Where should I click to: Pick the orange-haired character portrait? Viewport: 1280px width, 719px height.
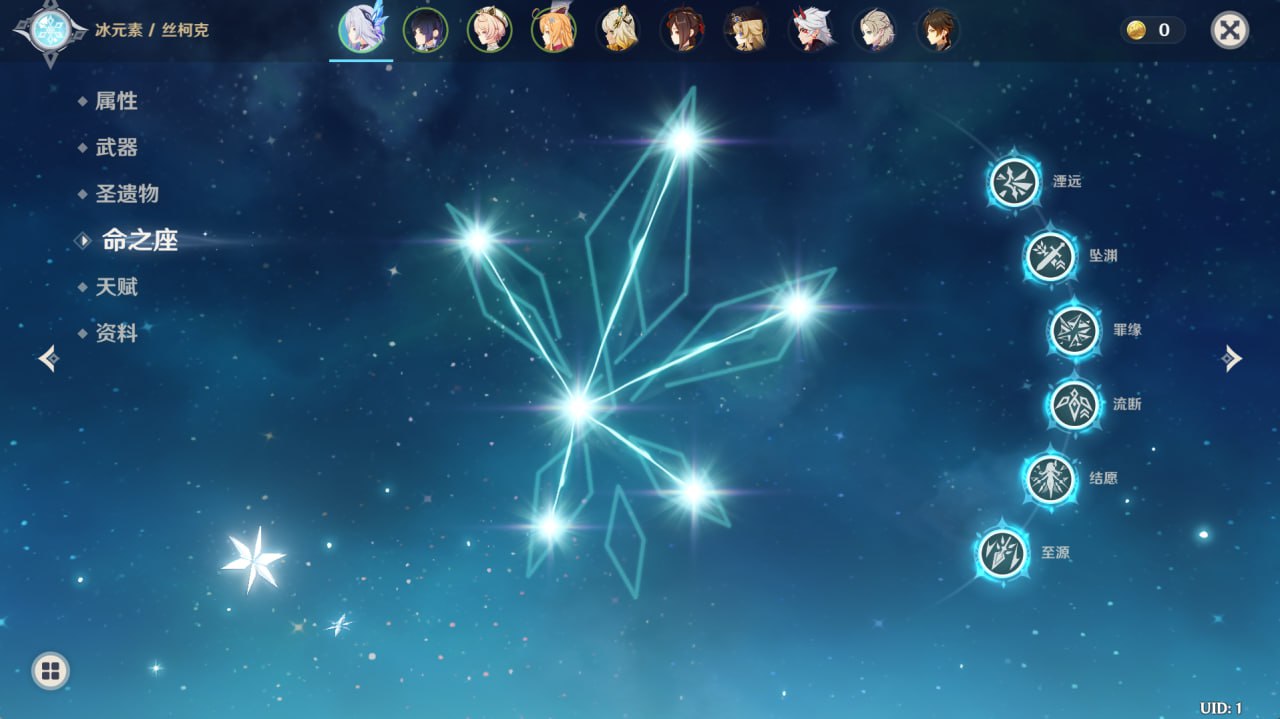pyautogui.click(x=553, y=30)
